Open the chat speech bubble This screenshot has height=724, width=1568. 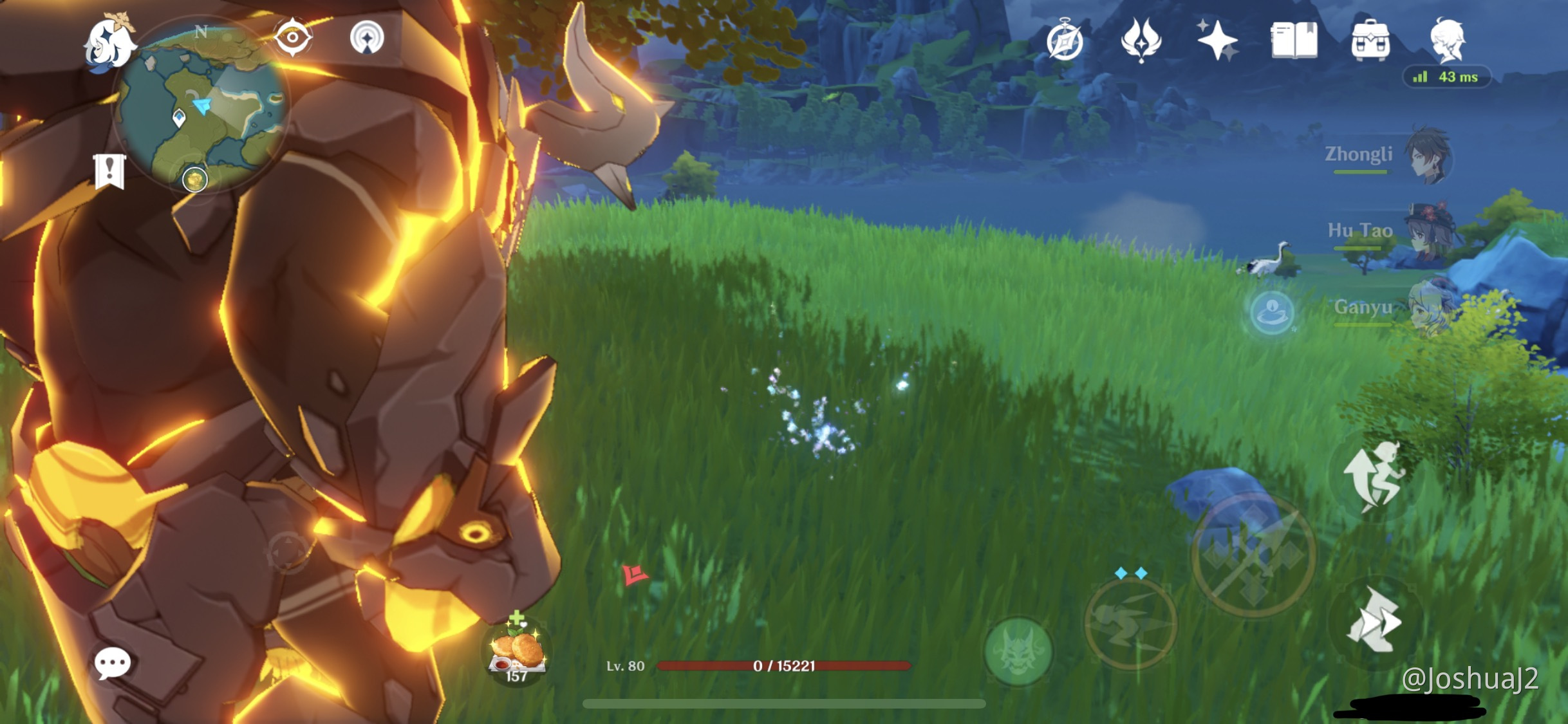point(113,663)
